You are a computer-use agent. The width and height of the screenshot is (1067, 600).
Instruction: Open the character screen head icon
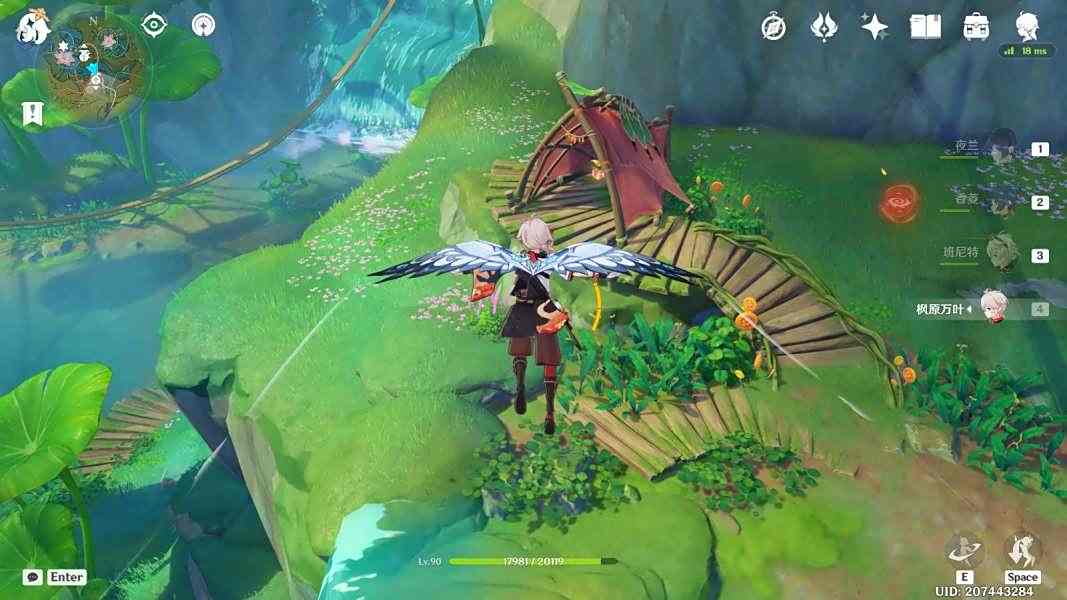pos(1028,26)
